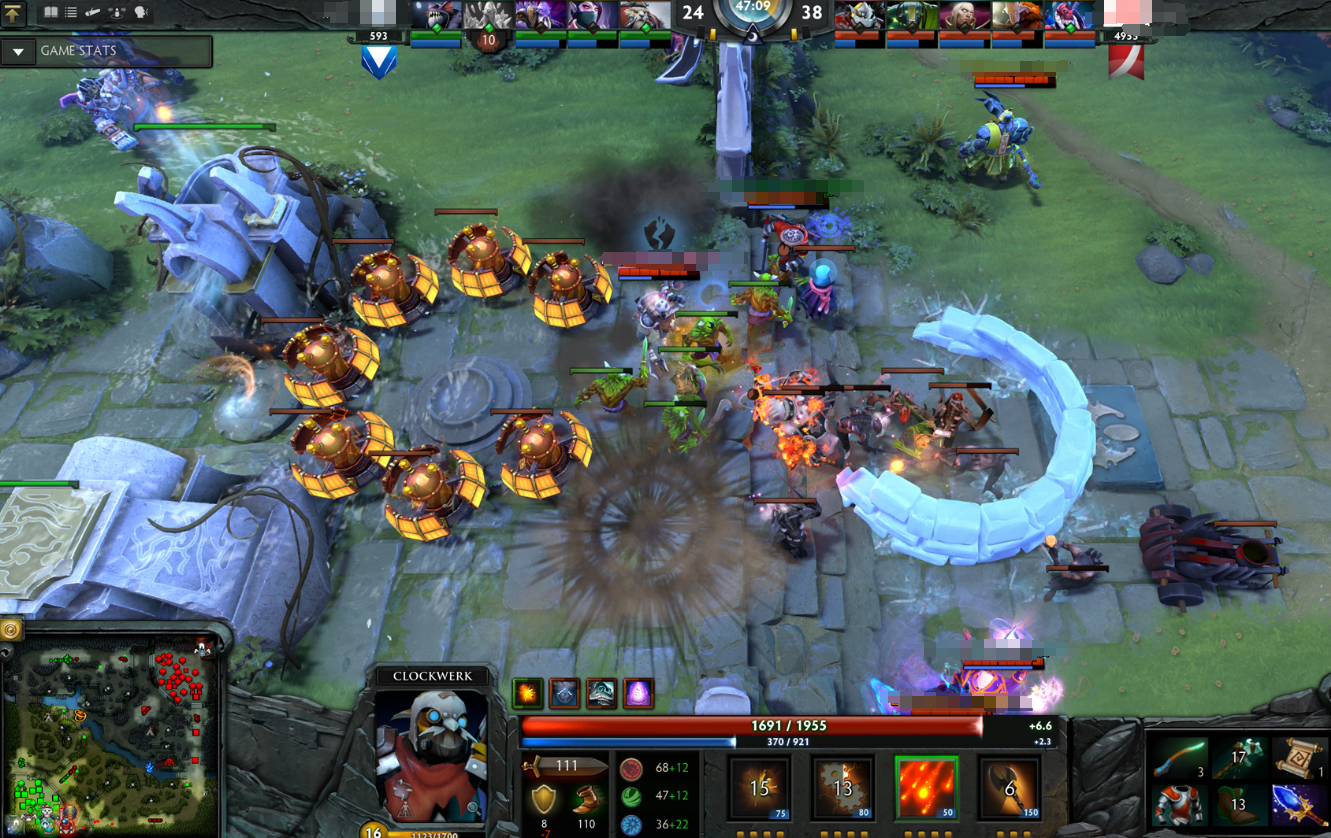Click the purple egg-shaped buff icon
1331x838 pixels.
click(x=638, y=693)
